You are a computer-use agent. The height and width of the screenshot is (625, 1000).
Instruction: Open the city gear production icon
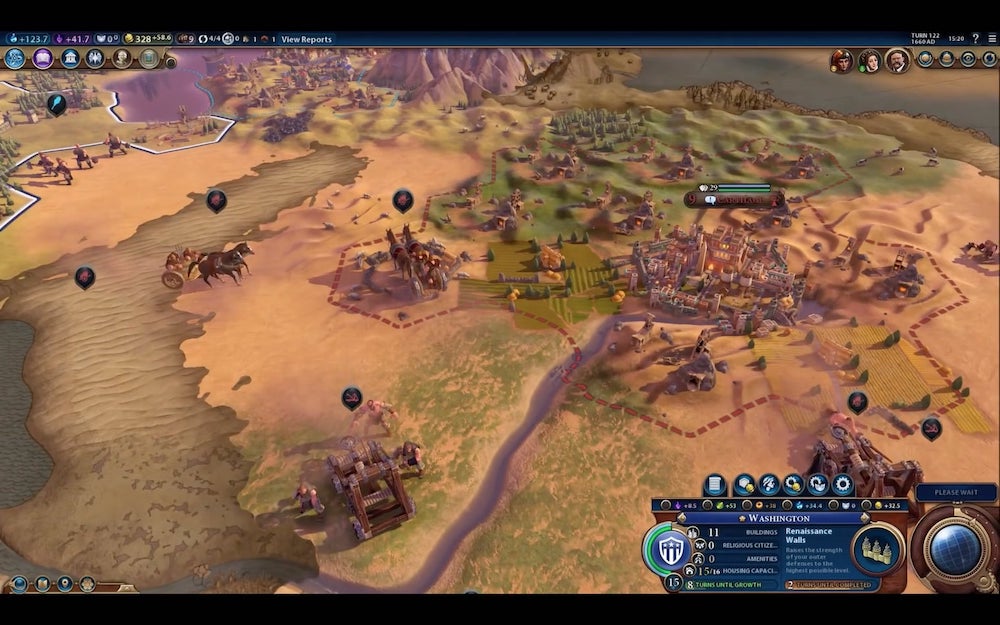click(843, 485)
